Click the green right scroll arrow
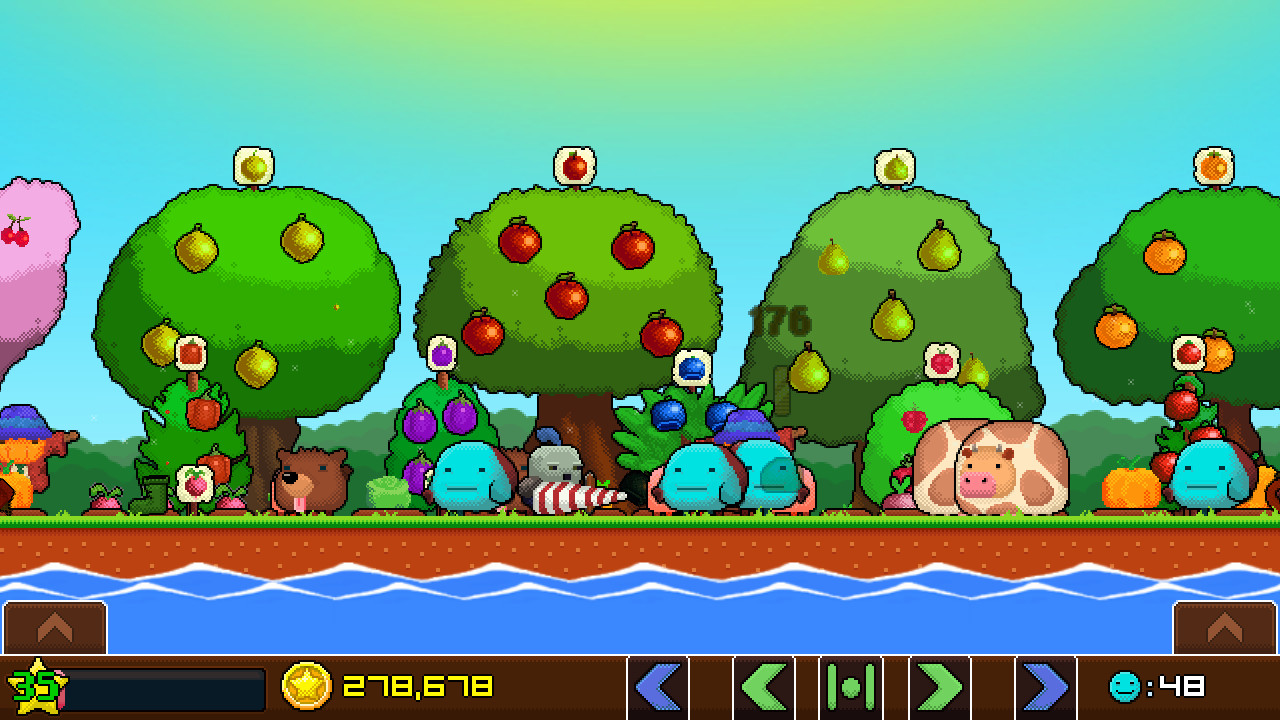 click(x=938, y=688)
